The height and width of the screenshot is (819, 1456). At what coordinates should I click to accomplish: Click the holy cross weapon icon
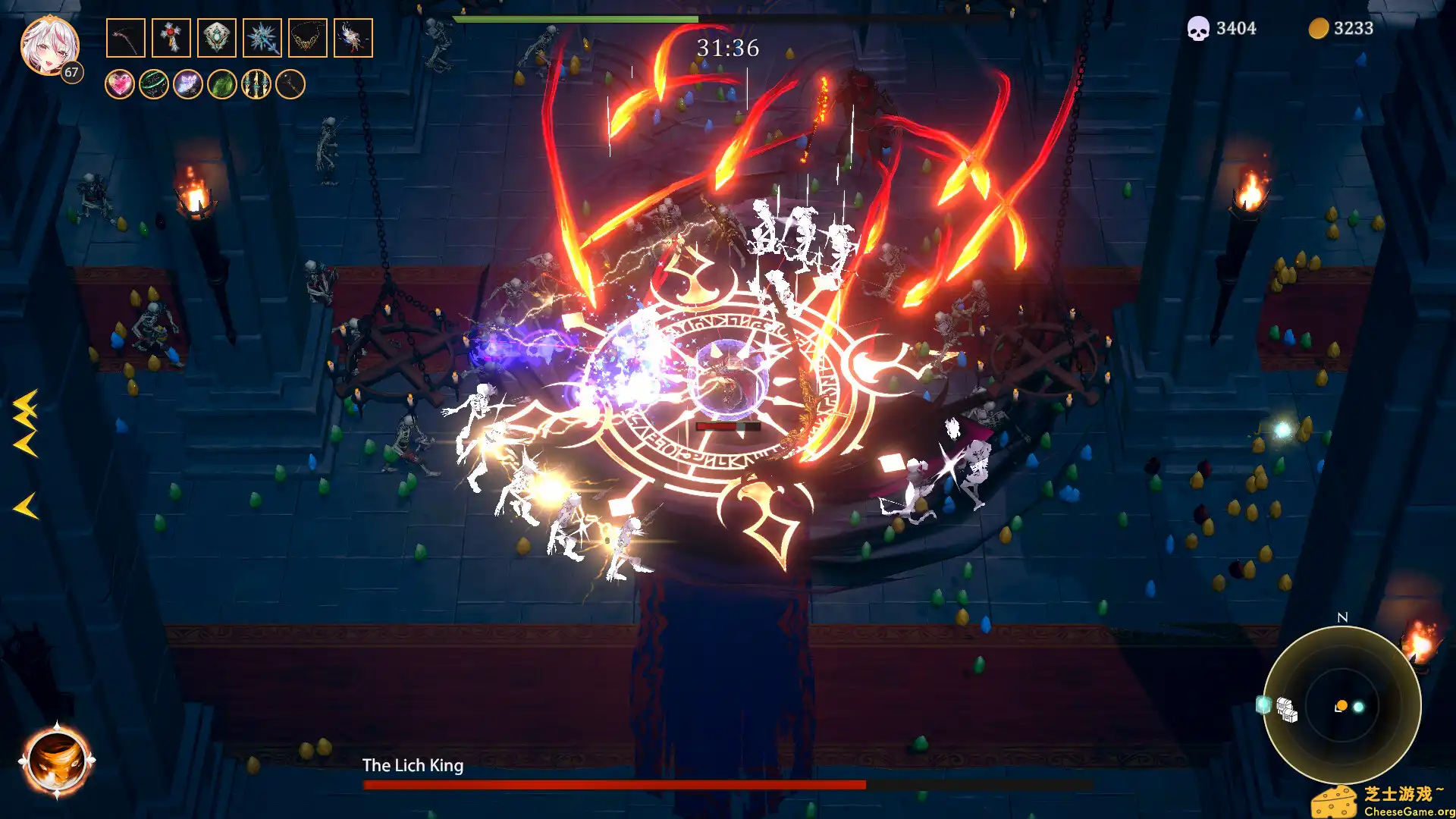(x=171, y=38)
